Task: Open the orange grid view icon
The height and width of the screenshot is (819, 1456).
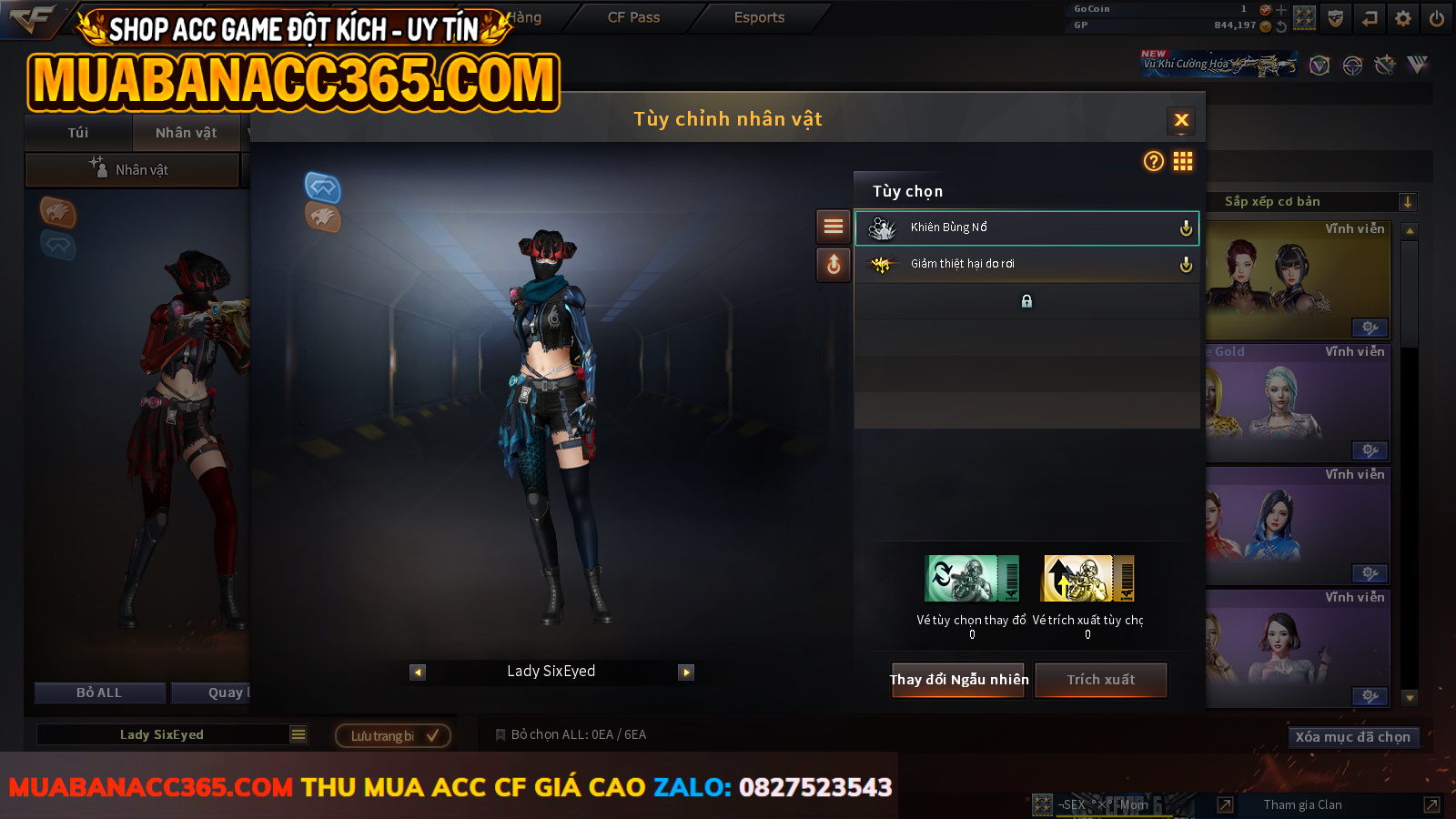Action: [1183, 162]
